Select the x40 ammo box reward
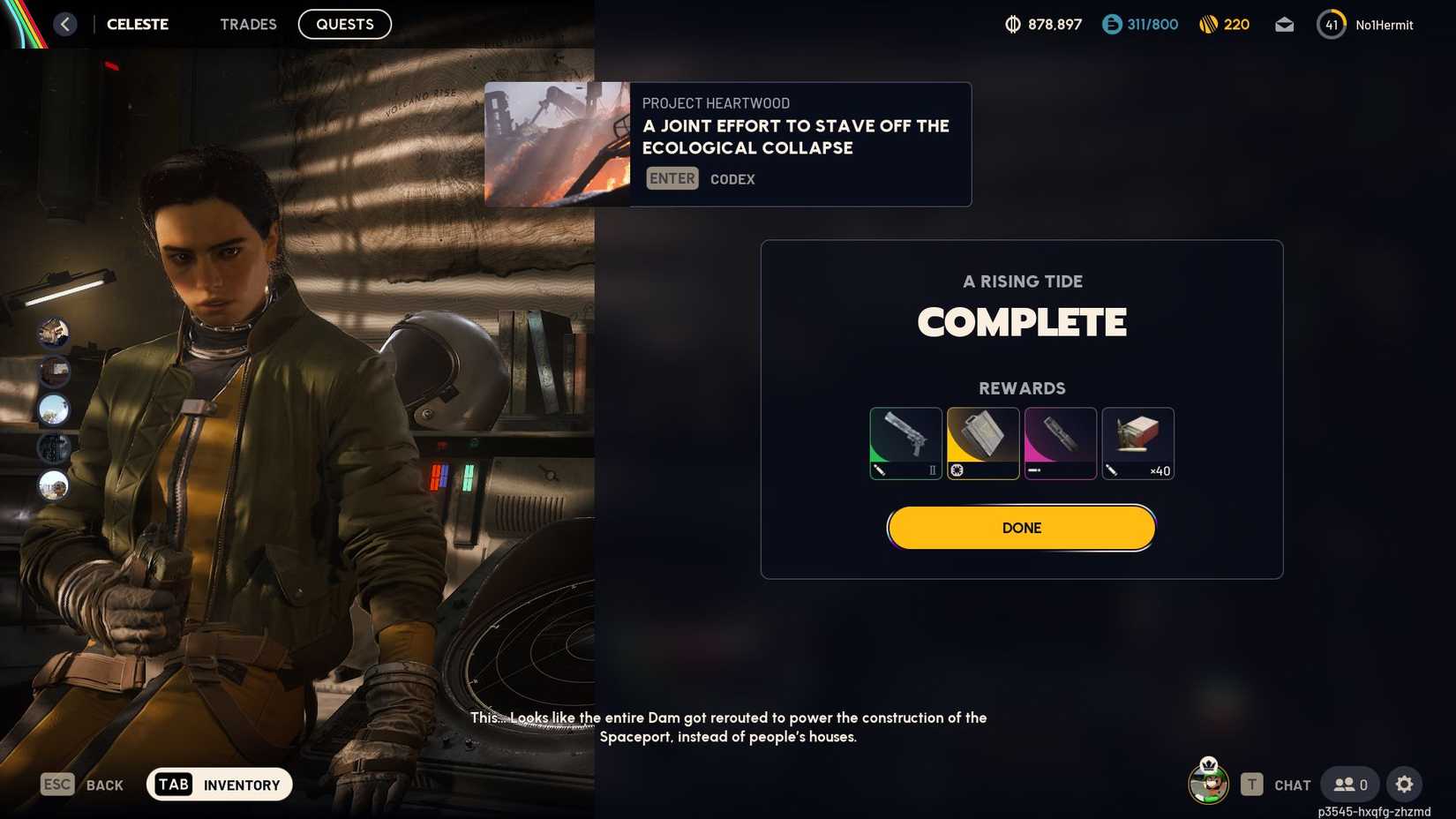 tap(1137, 442)
